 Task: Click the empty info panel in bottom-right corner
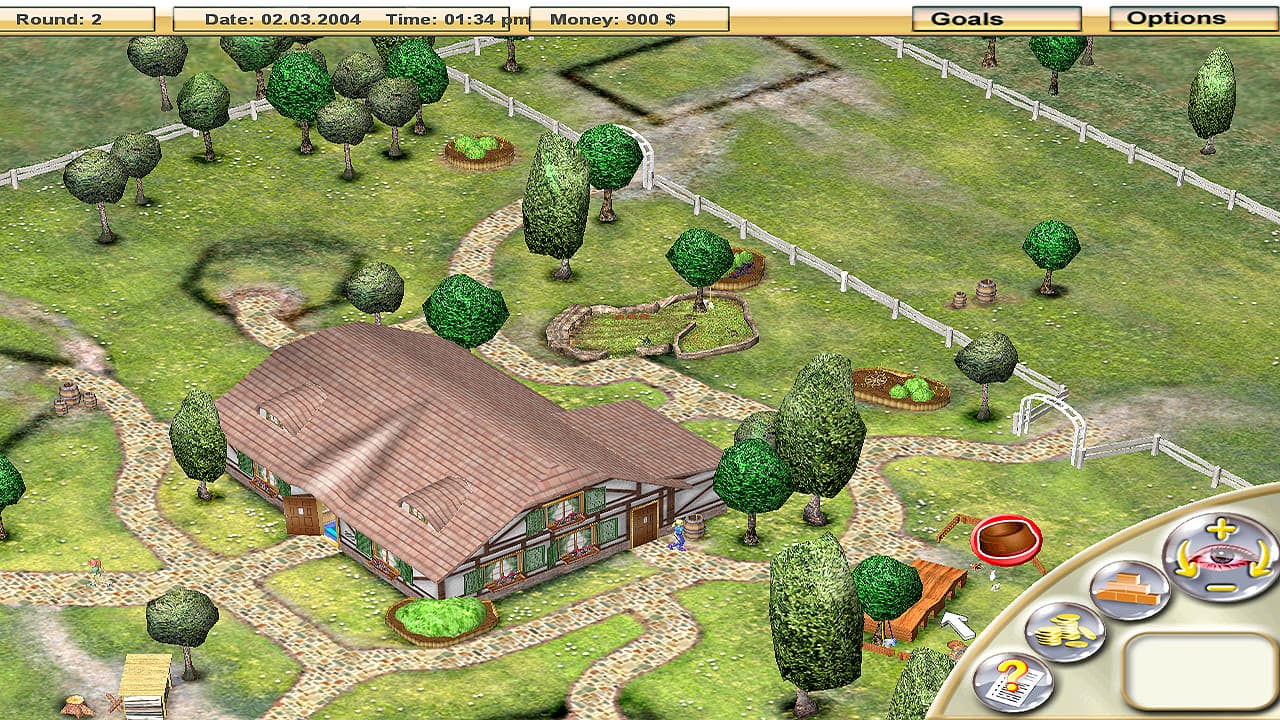tap(1198, 668)
